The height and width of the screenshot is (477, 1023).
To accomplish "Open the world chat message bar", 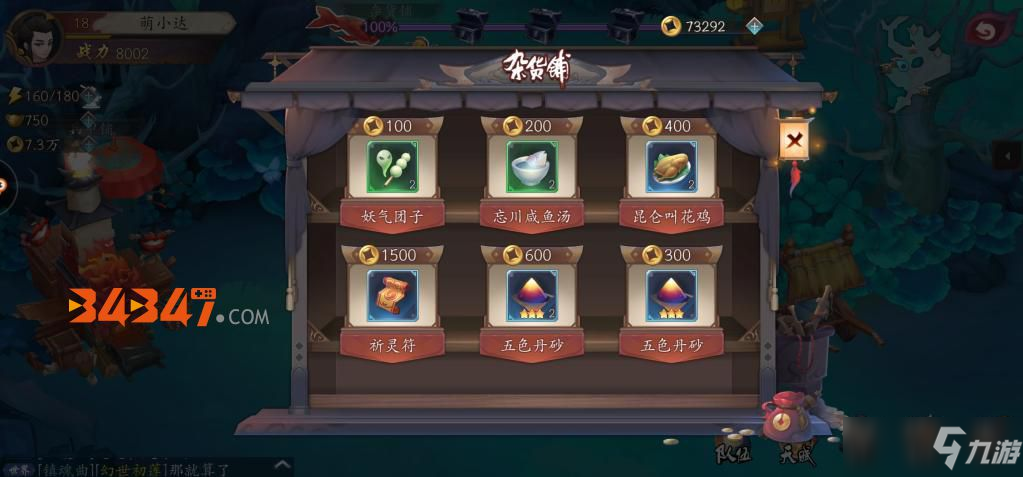I will point(140,467).
